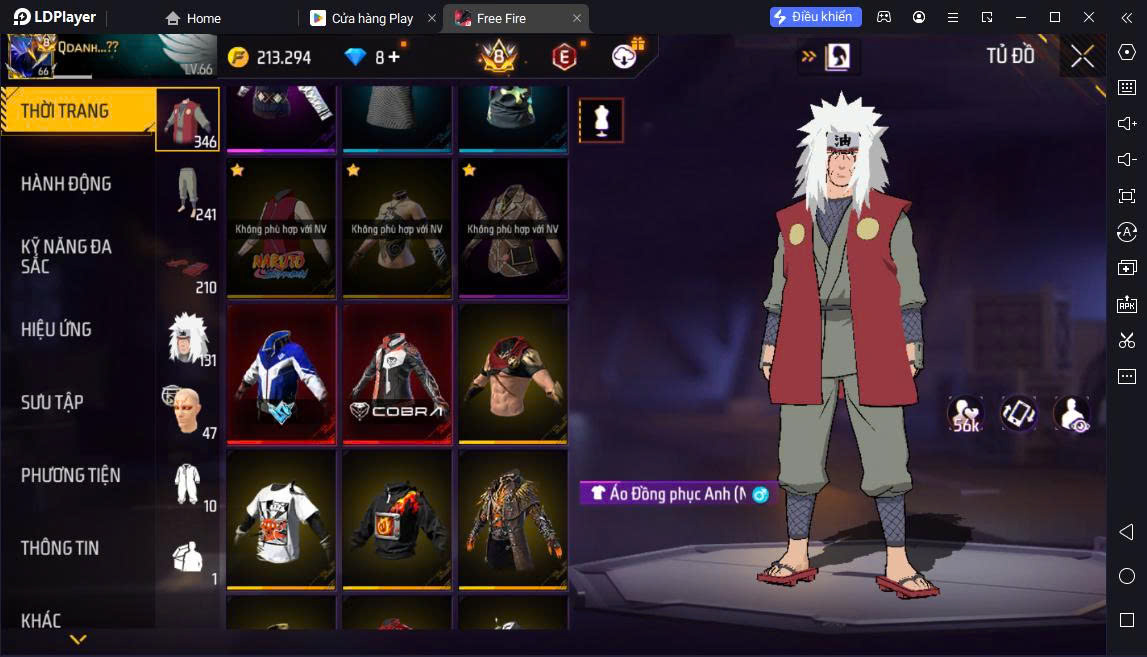Open the THÔNG TIN tab
This screenshot has width=1147, height=657.
pos(60,548)
